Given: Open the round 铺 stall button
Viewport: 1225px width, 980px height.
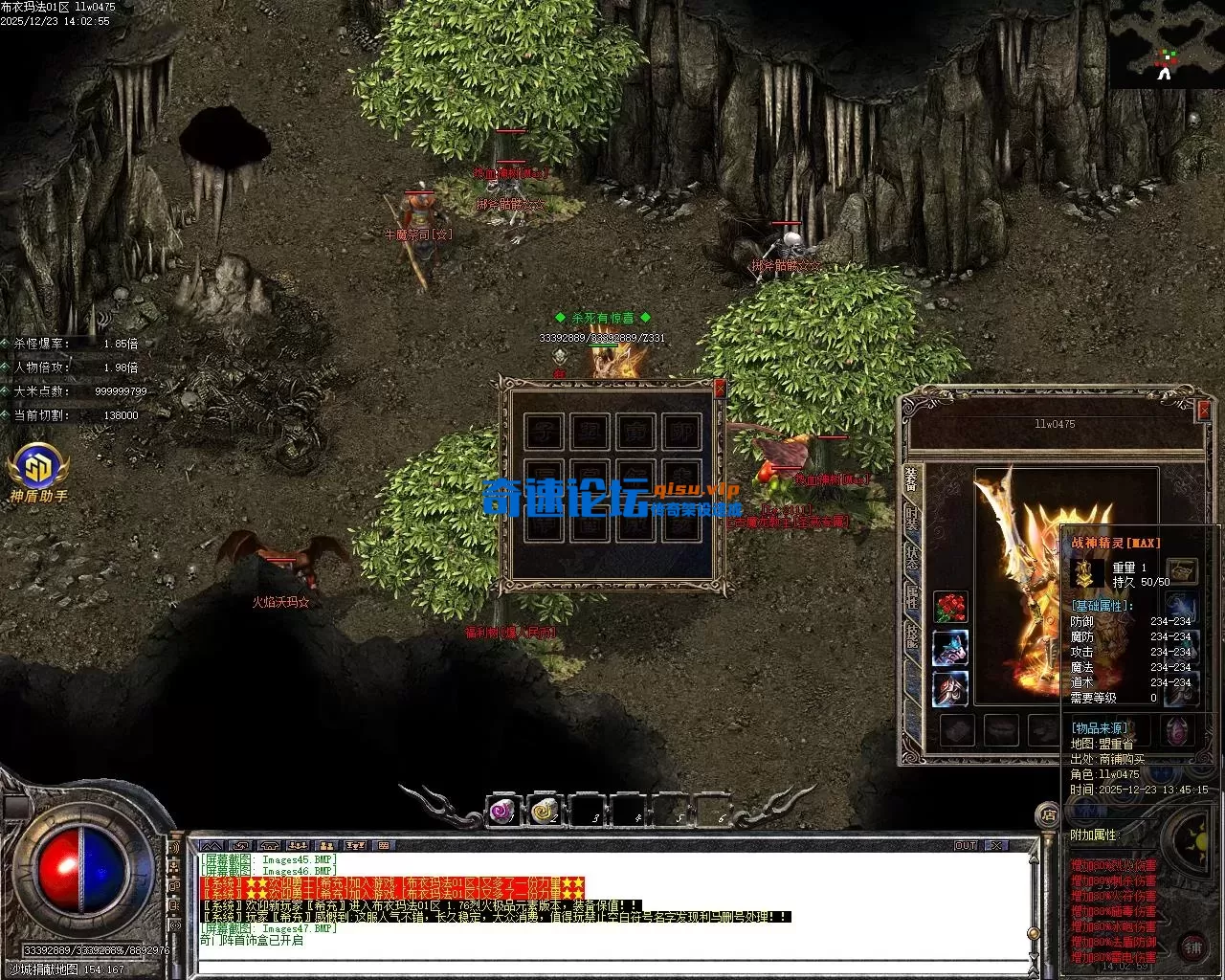Looking at the screenshot, I should click(x=1192, y=948).
